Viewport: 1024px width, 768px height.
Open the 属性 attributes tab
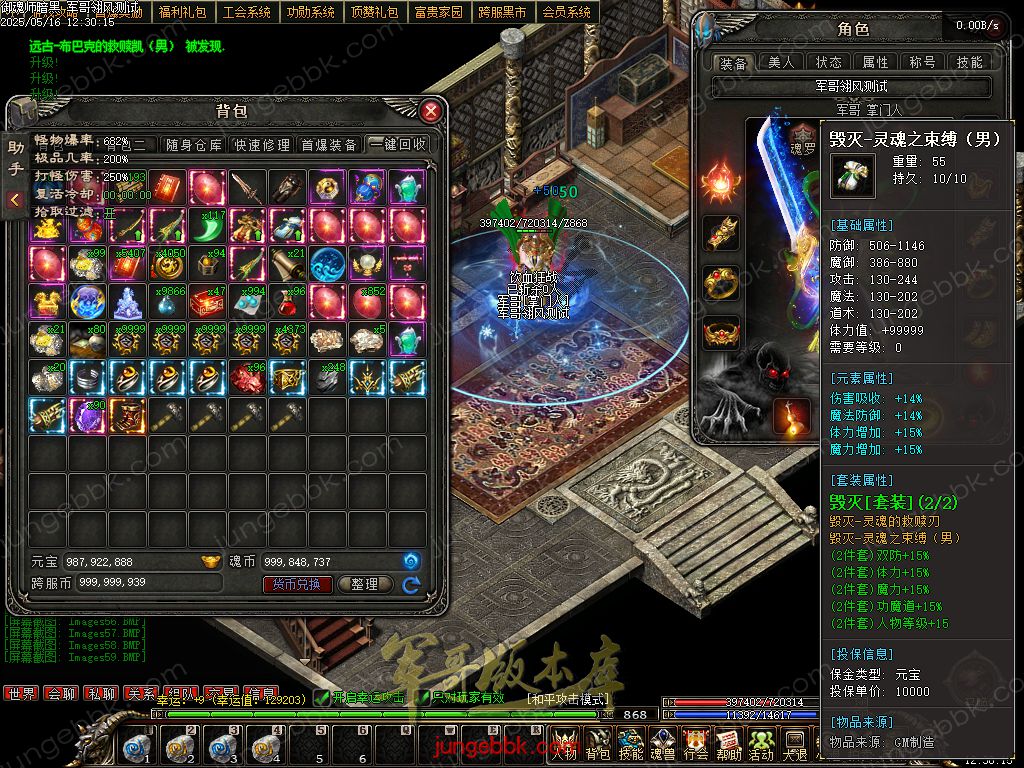point(875,63)
